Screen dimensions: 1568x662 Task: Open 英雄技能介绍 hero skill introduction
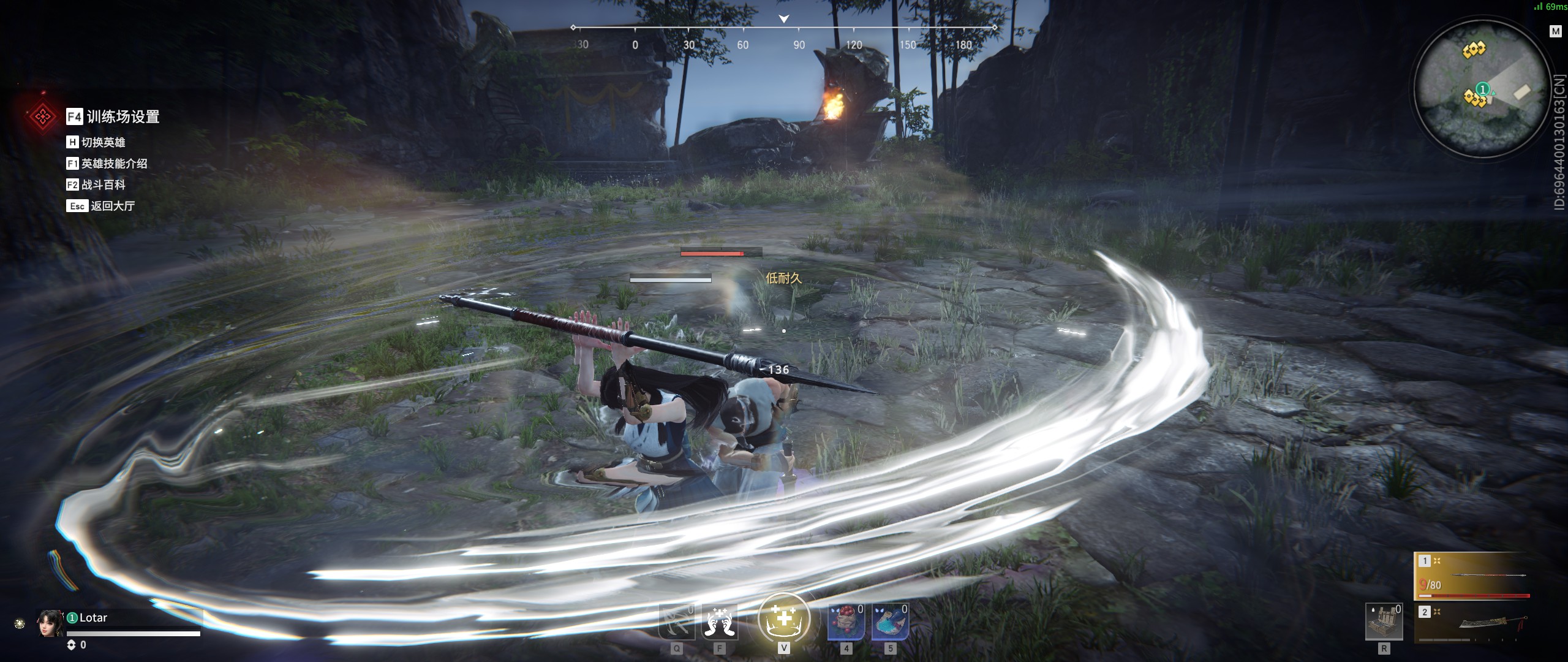click(x=114, y=164)
